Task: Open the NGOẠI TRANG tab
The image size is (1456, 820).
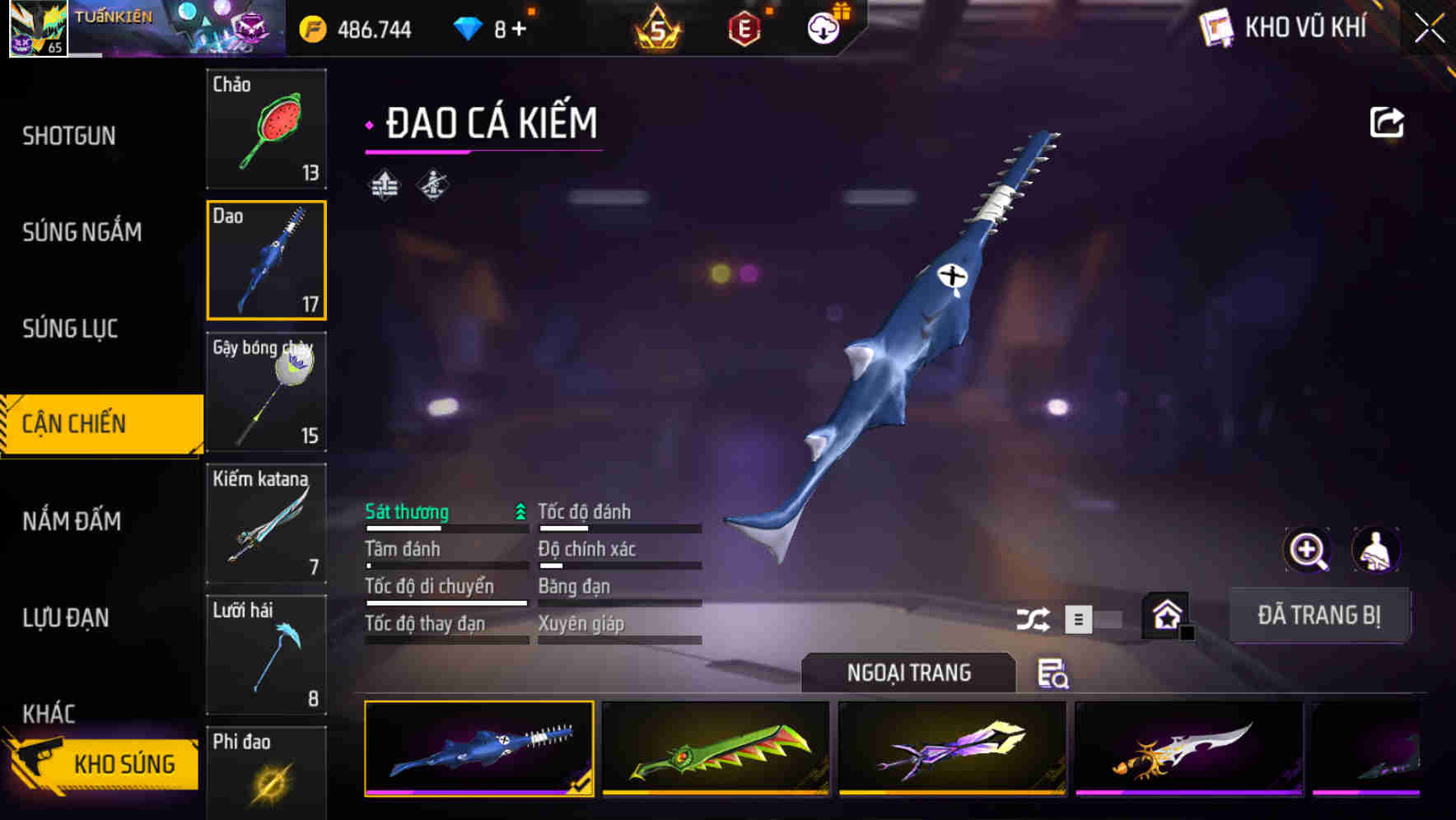Action: click(908, 673)
